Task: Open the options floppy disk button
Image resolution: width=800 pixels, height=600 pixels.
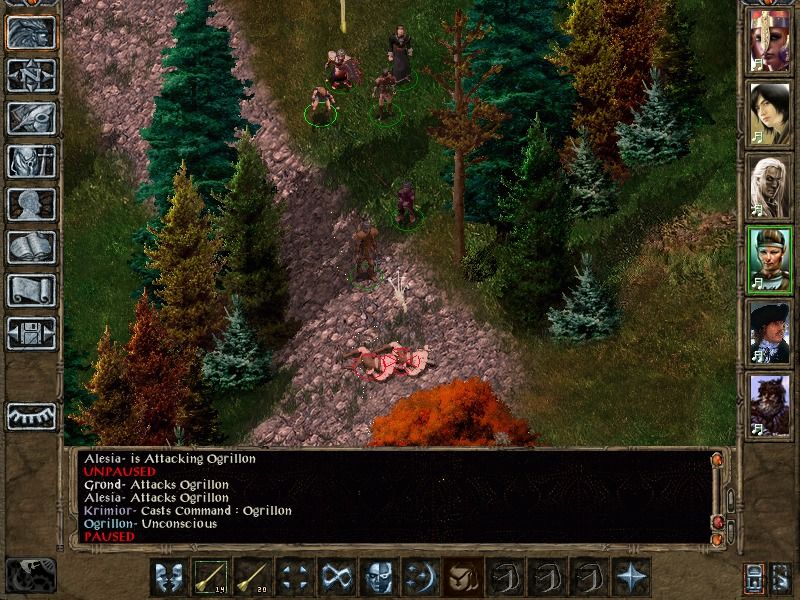Action: pyautogui.click(x=31, y=333)
